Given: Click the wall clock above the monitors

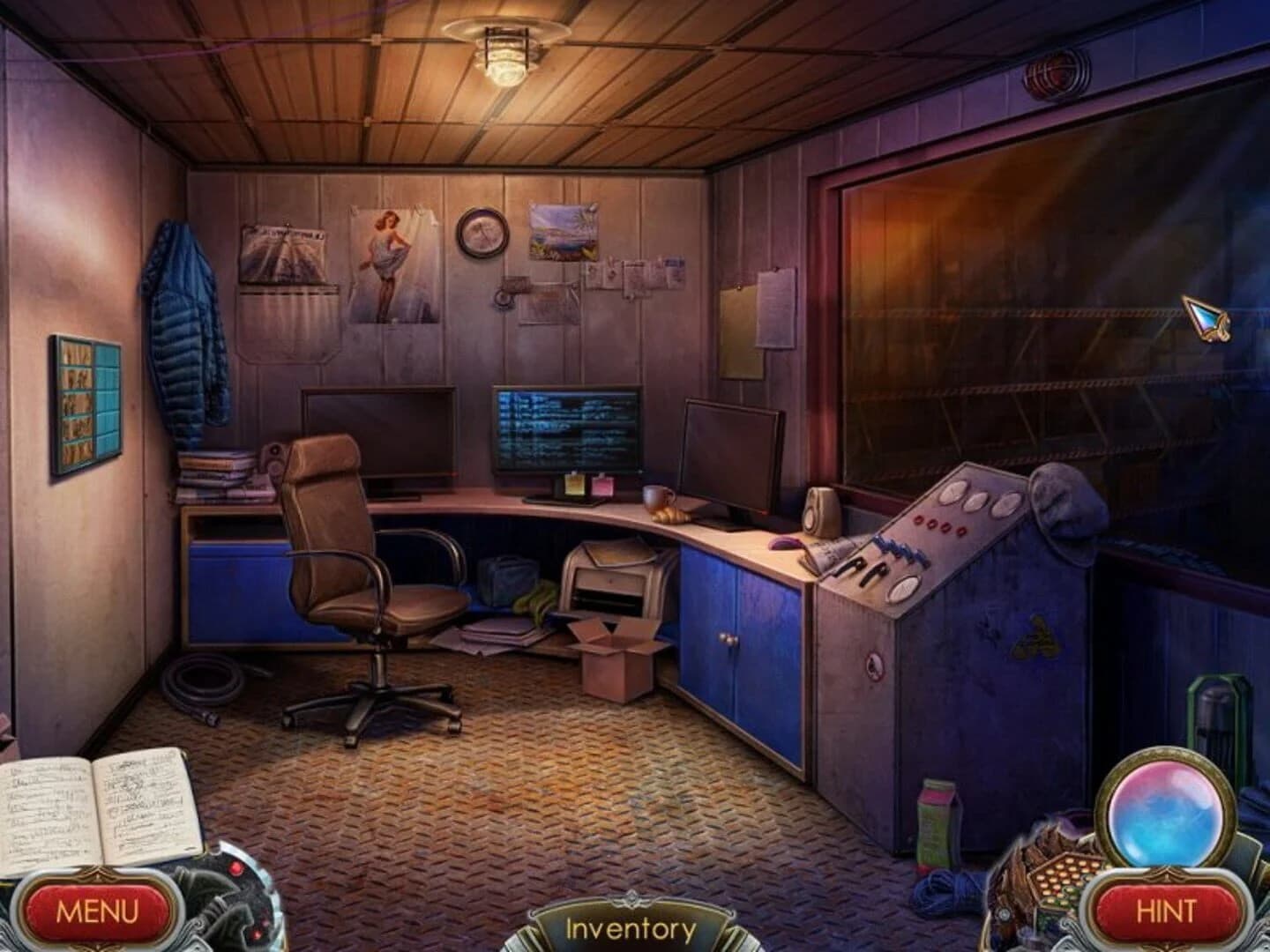Looking at the screenshot, I should click(481, 234).
